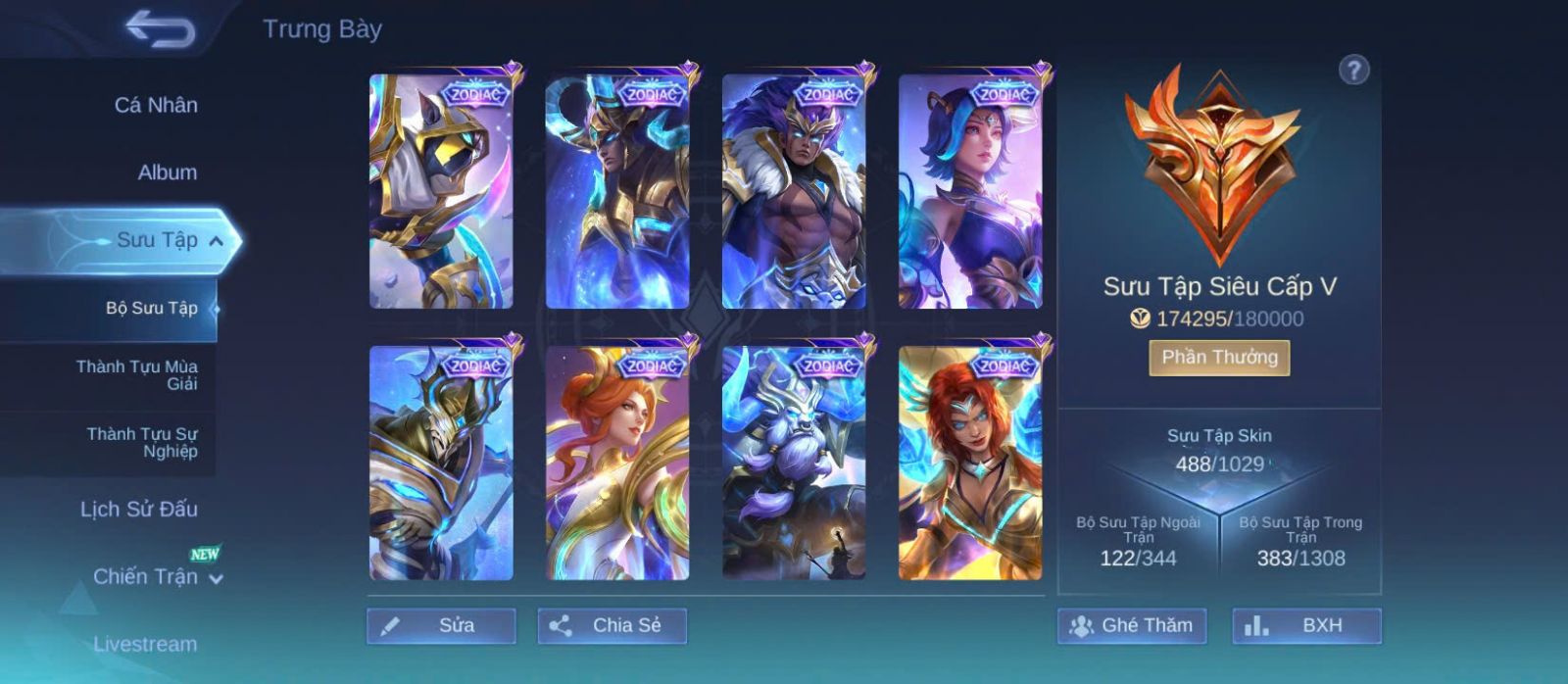Share the showcase with Chia Sẻ
Viewport: 1568px width, 684px height.
pos(612,625)
